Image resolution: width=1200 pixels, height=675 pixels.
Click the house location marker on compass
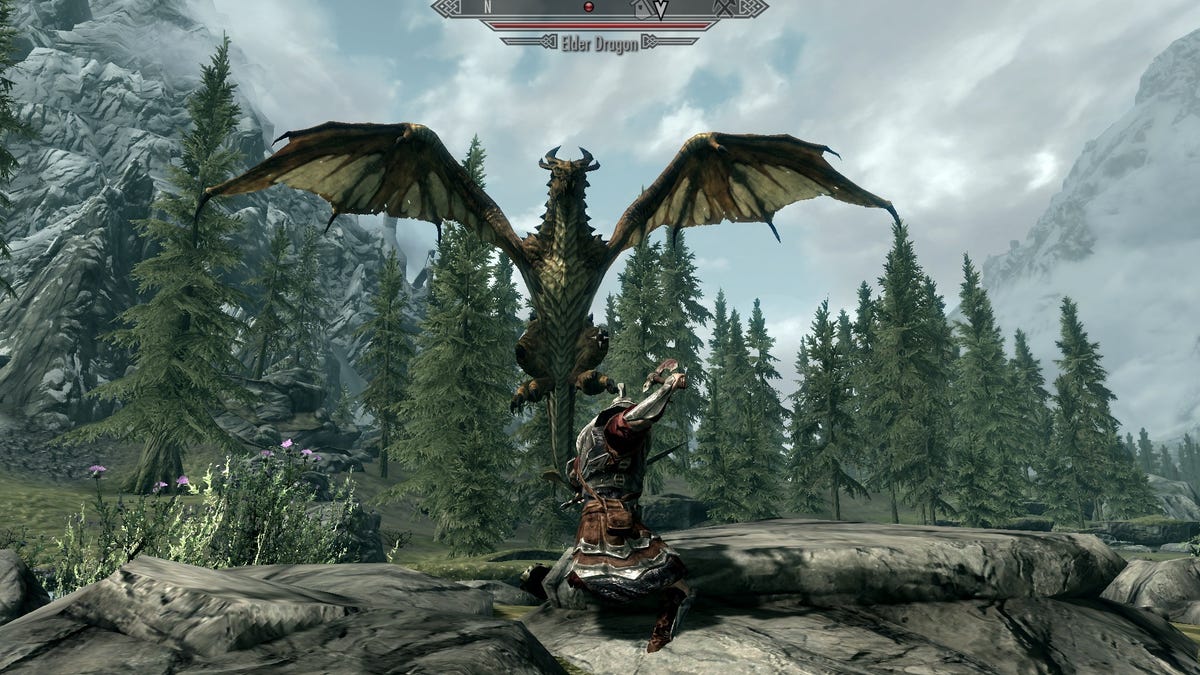tap(642, 8)
